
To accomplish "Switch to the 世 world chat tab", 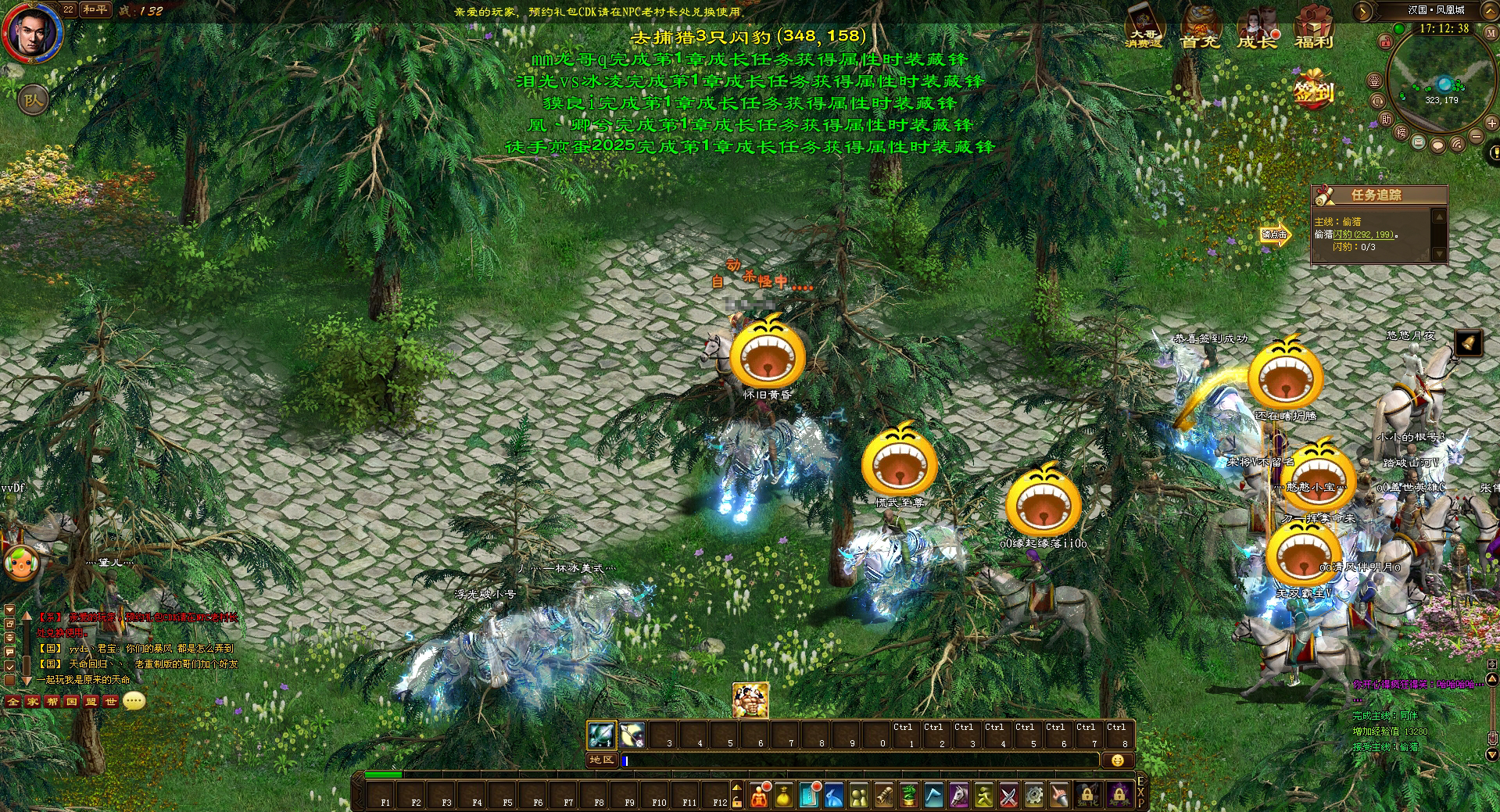I will [110, 702].
